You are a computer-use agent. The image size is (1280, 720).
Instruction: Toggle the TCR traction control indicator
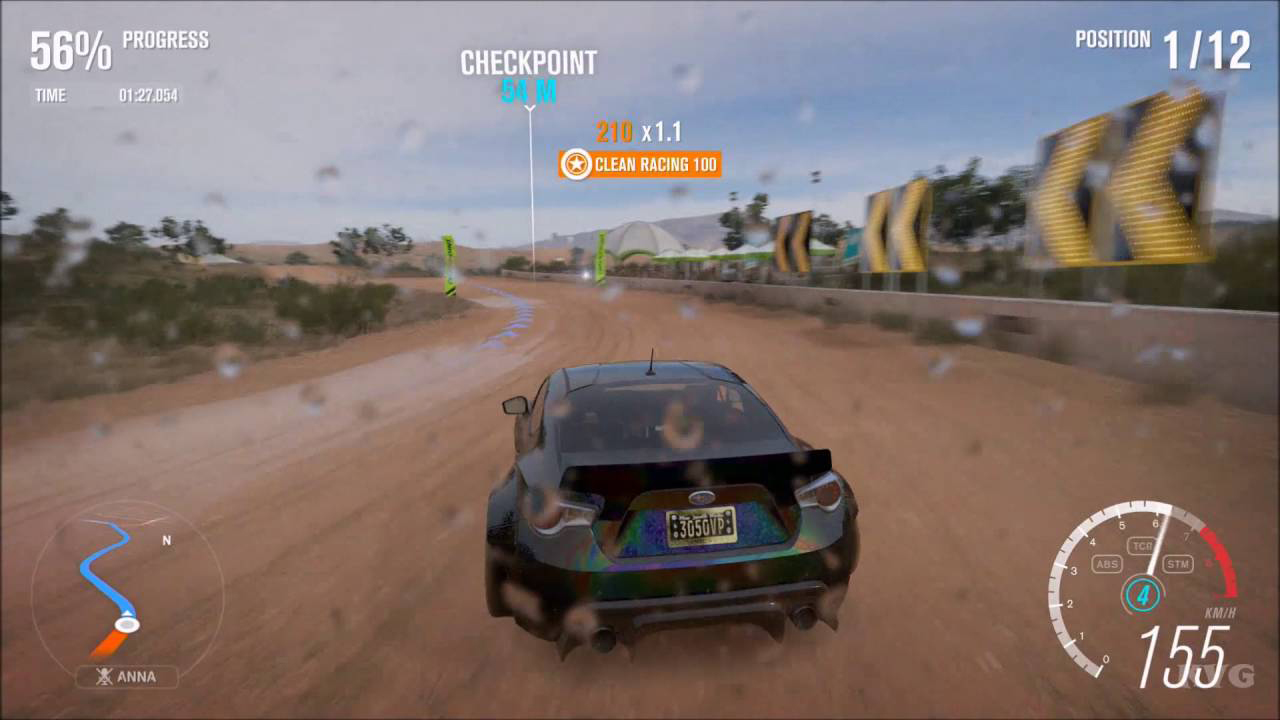[x=1141, y=546]
